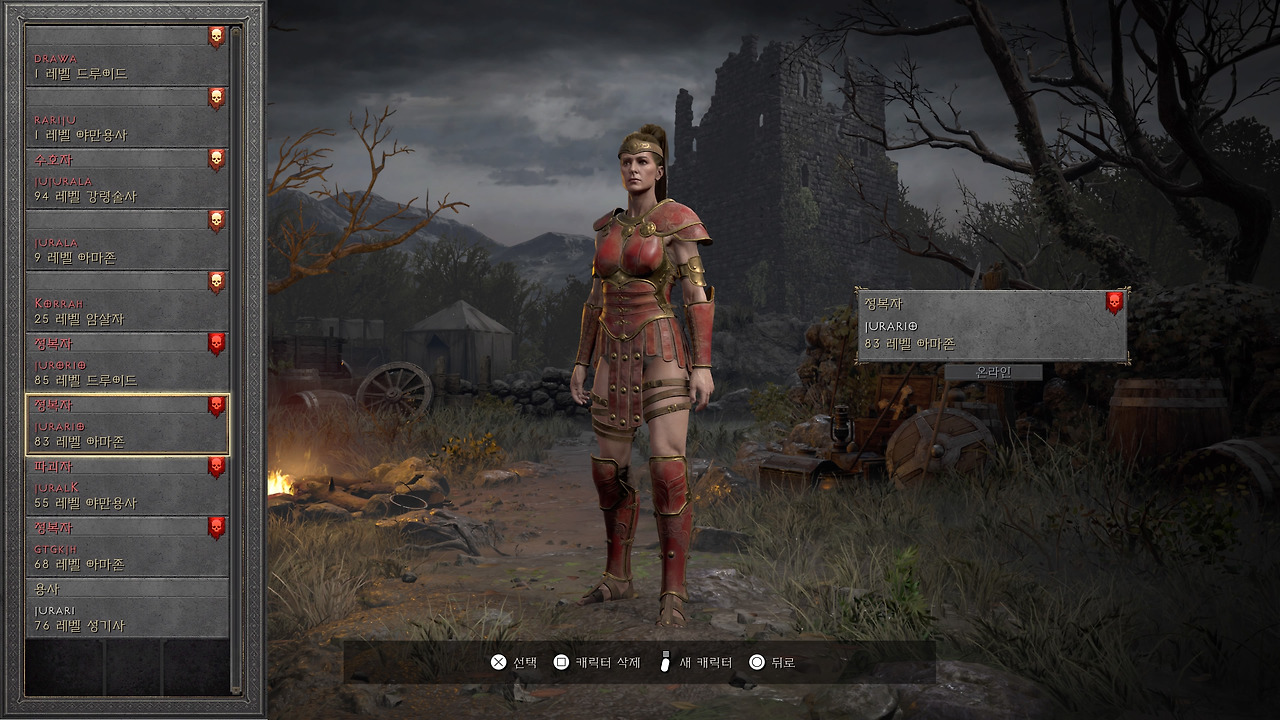Click the character list scrollbar

click(236, 360)
